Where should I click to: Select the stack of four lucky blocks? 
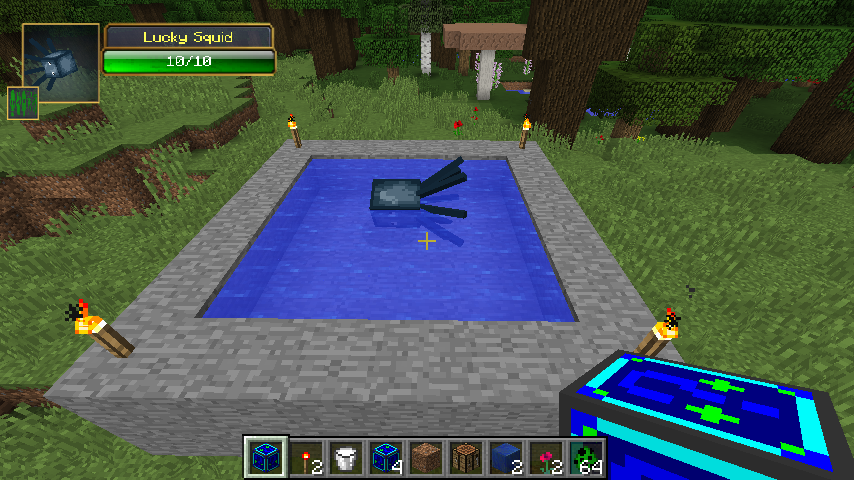(x=387, y=457)
